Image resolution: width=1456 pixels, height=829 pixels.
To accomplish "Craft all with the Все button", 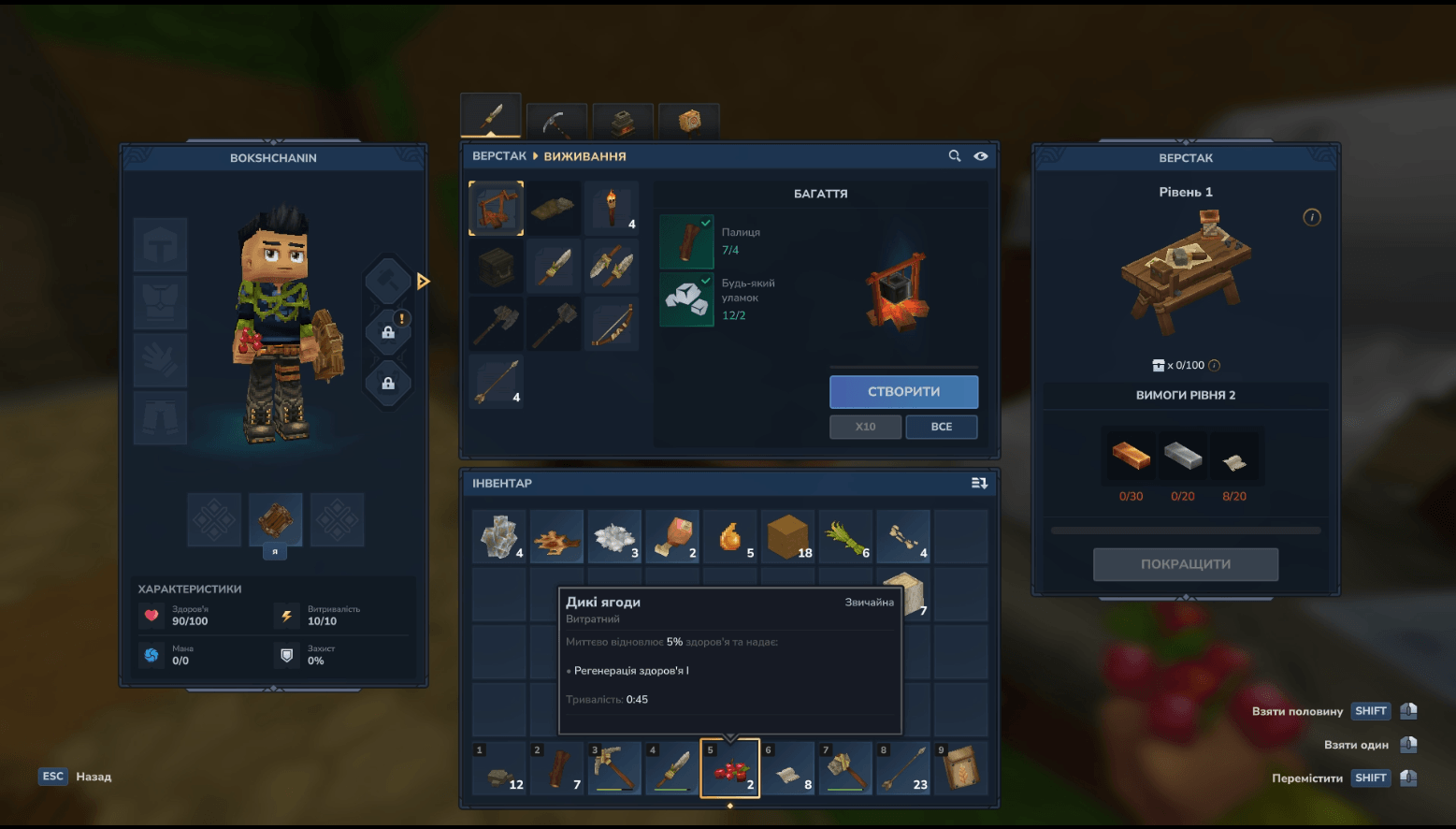I will pyautogui.click(x=941, y=427).
